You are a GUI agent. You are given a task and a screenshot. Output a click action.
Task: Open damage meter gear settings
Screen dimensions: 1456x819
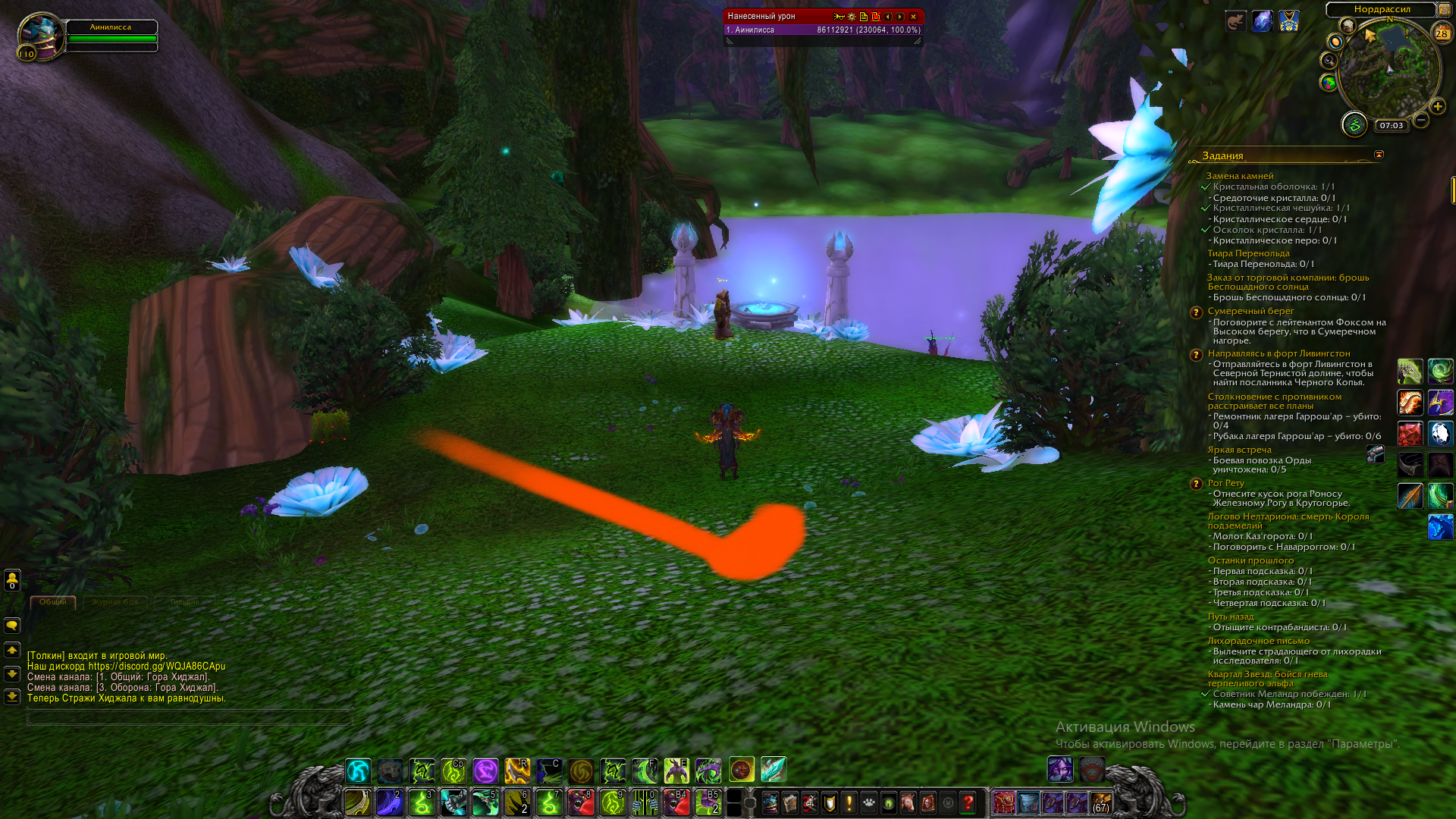pyautogui.click(x=852, y=17)
